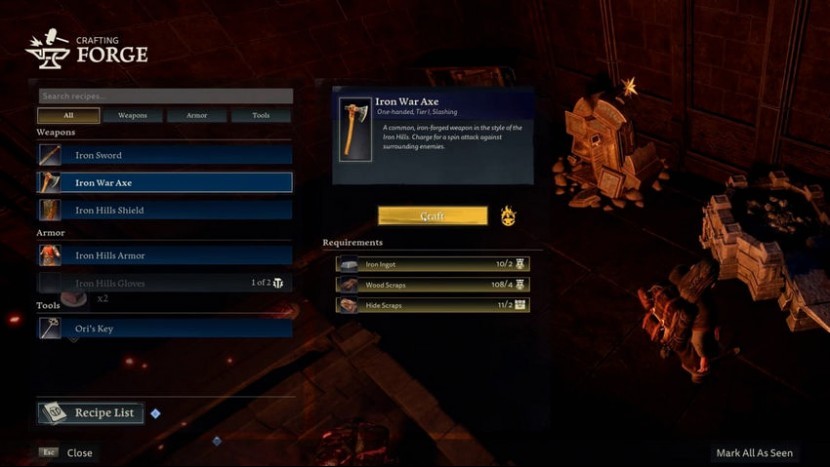Switch to the Weapons tab
The width and height of the screenshot is (830, 467).
pos(133,116)
